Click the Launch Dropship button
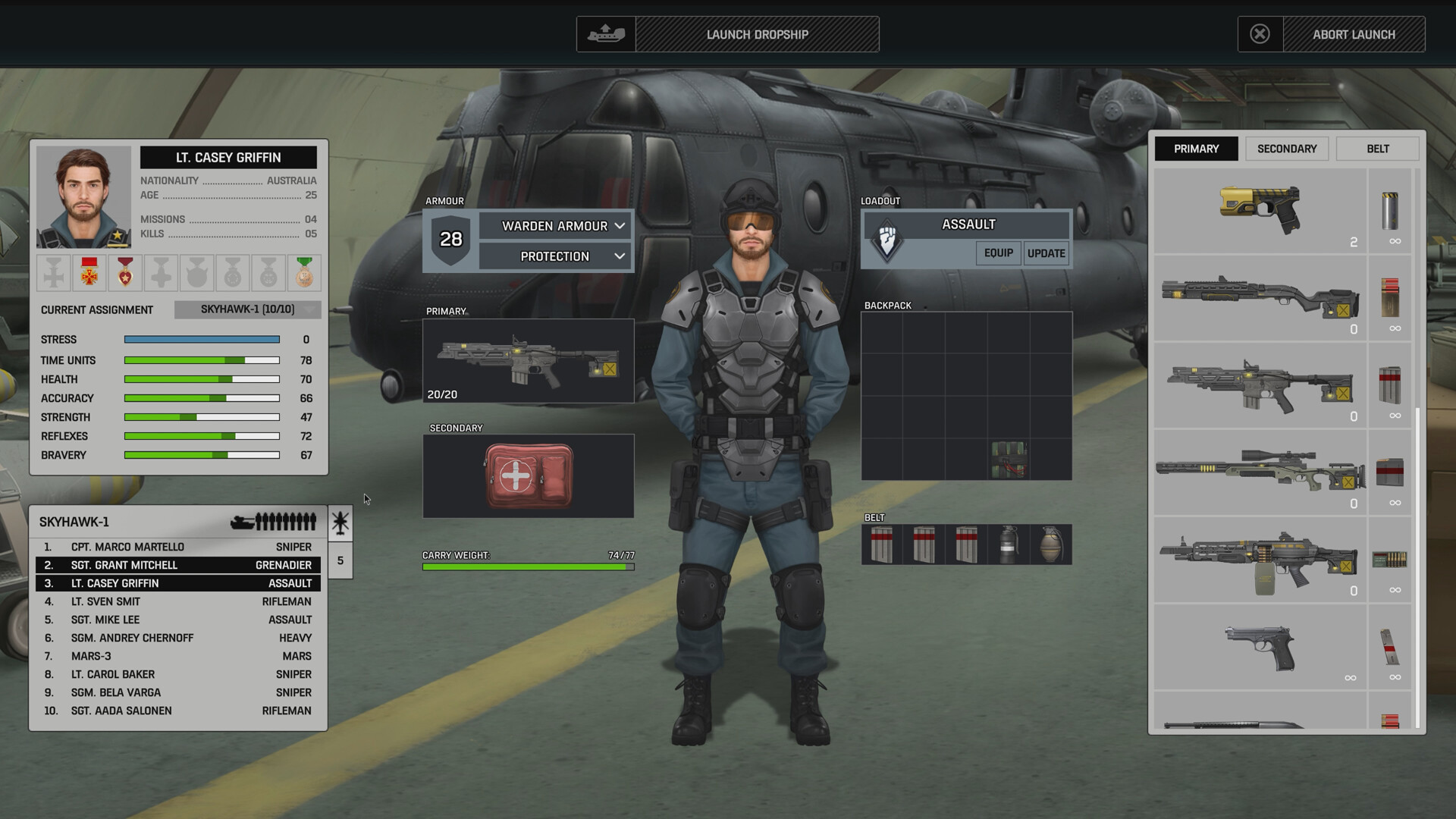This screenshot has width=1456, height=819. pos(757,34)
